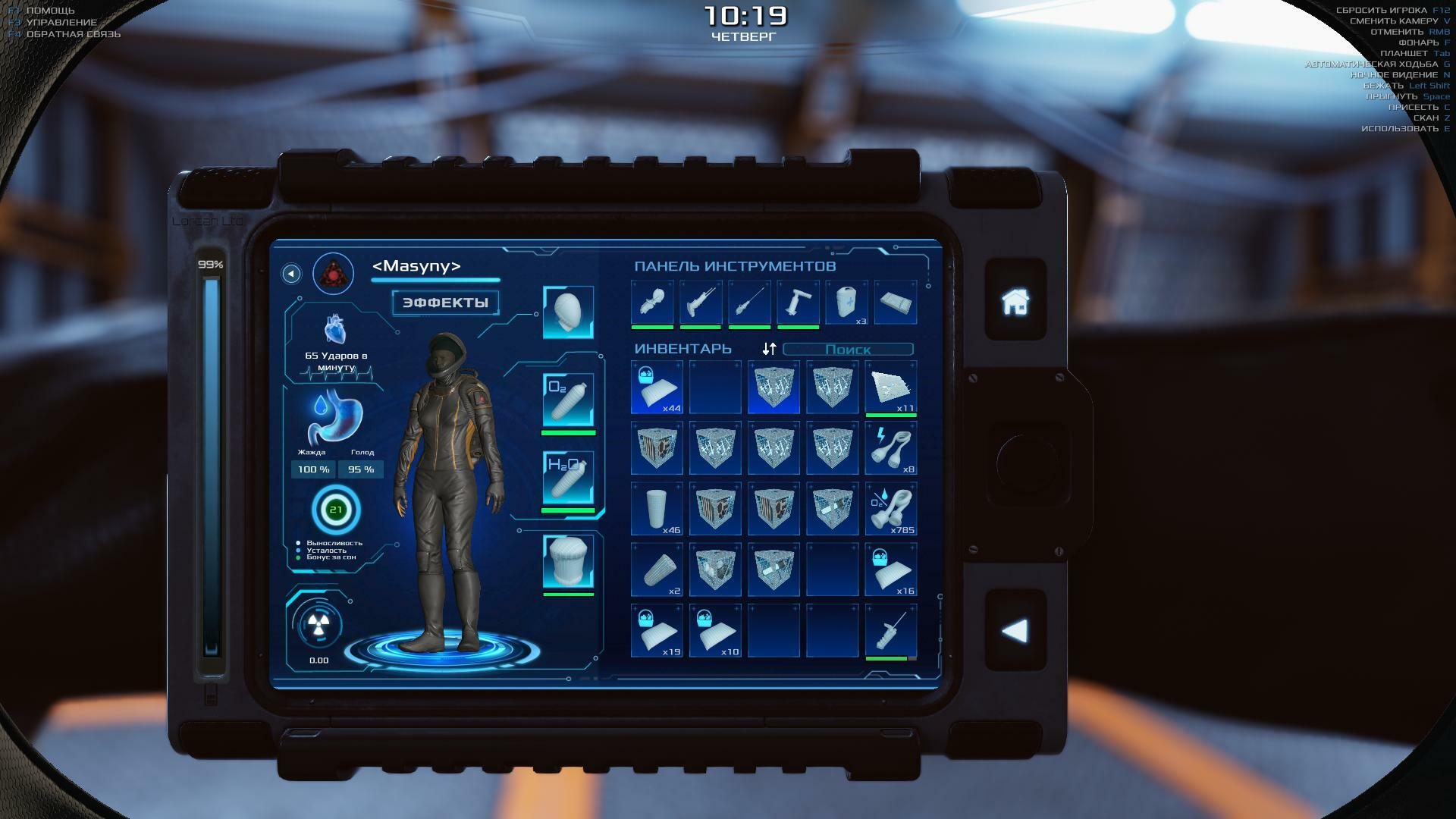Select the backpack equipment slot
The image size is (1456, 819).
tap(568, 562)
